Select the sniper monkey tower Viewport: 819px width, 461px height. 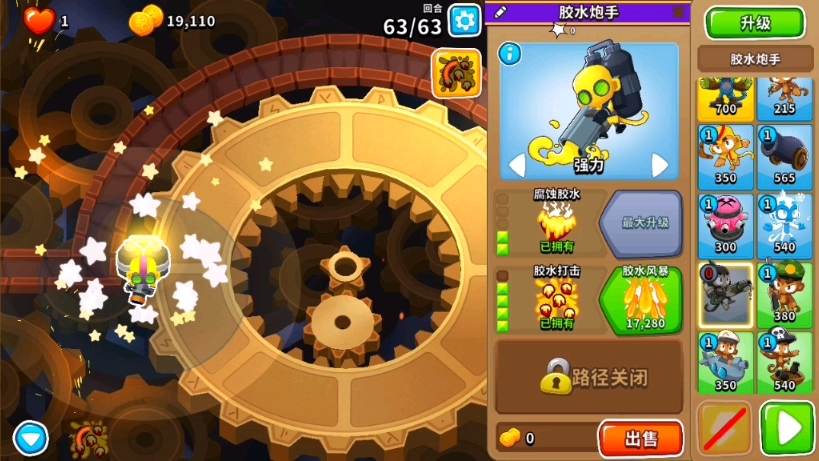pyautogui.click(x=725, y=294)
